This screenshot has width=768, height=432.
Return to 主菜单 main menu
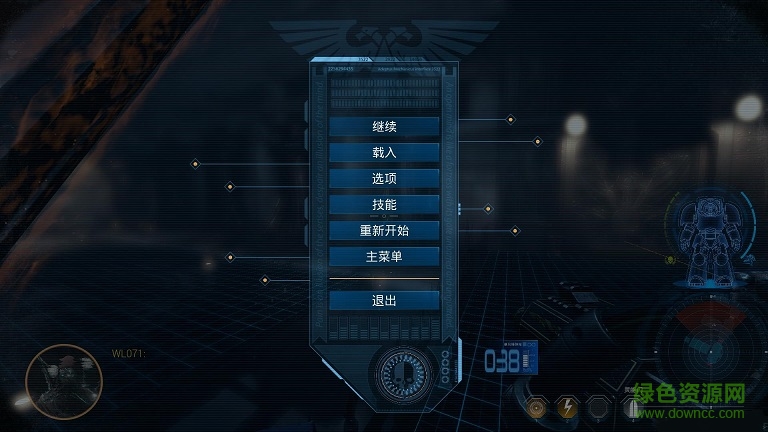[384, 257]
